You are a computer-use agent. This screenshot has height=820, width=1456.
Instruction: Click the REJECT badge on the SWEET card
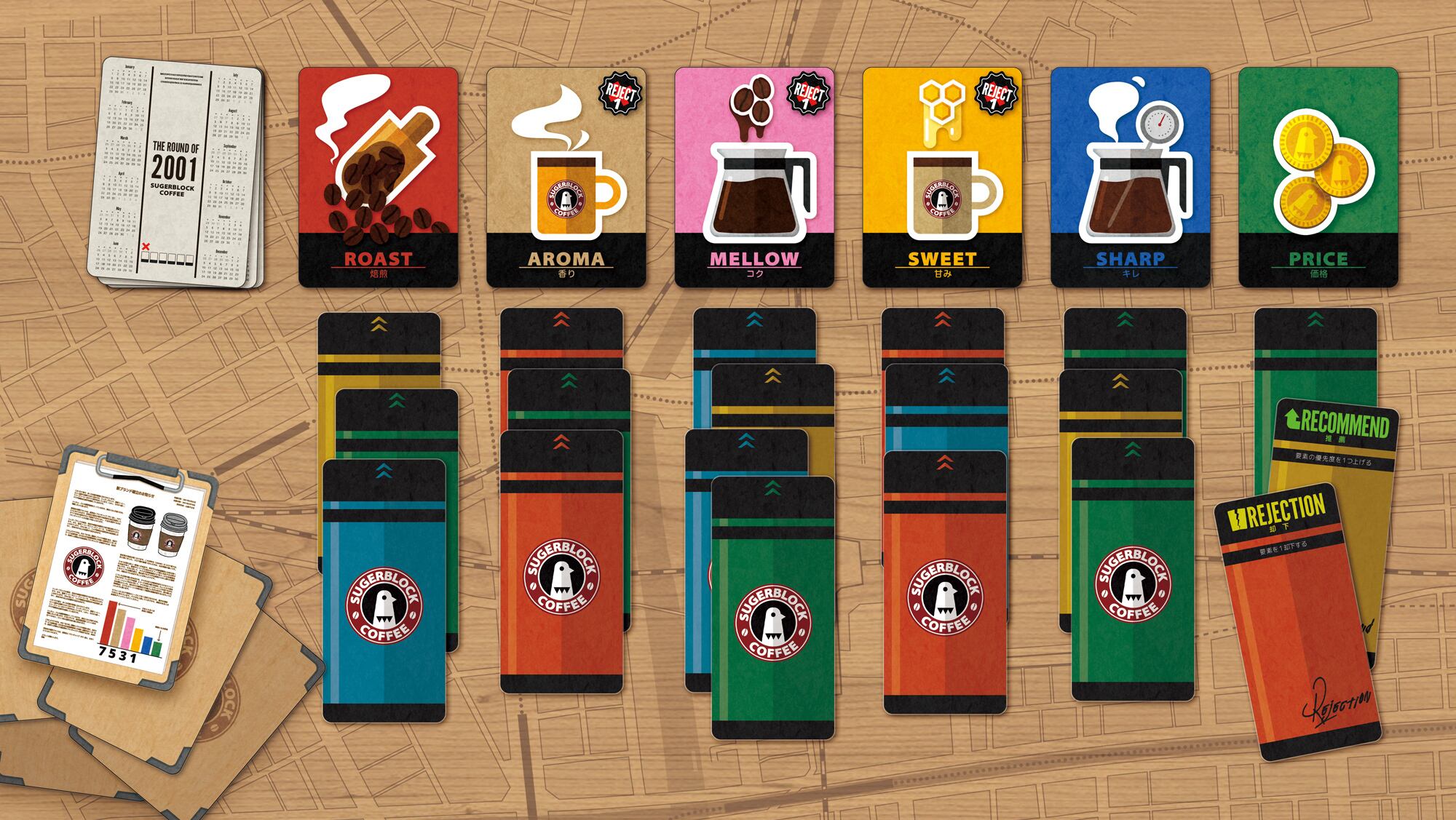[995, 95]
